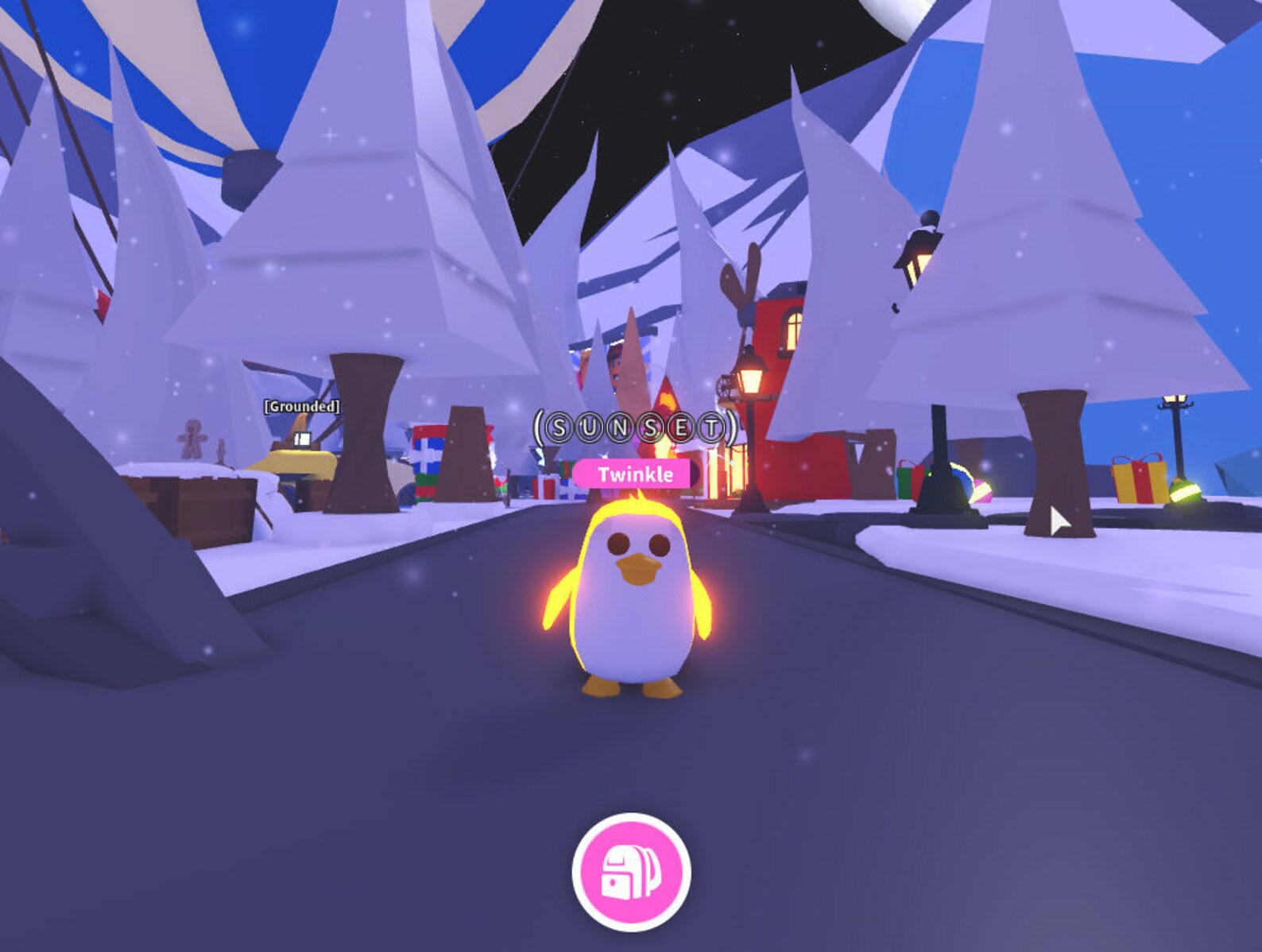This screenshot has height=952, width=1262.
Task: Select the pet name tag reading Twinkle
Action: [x=630, y=474]
